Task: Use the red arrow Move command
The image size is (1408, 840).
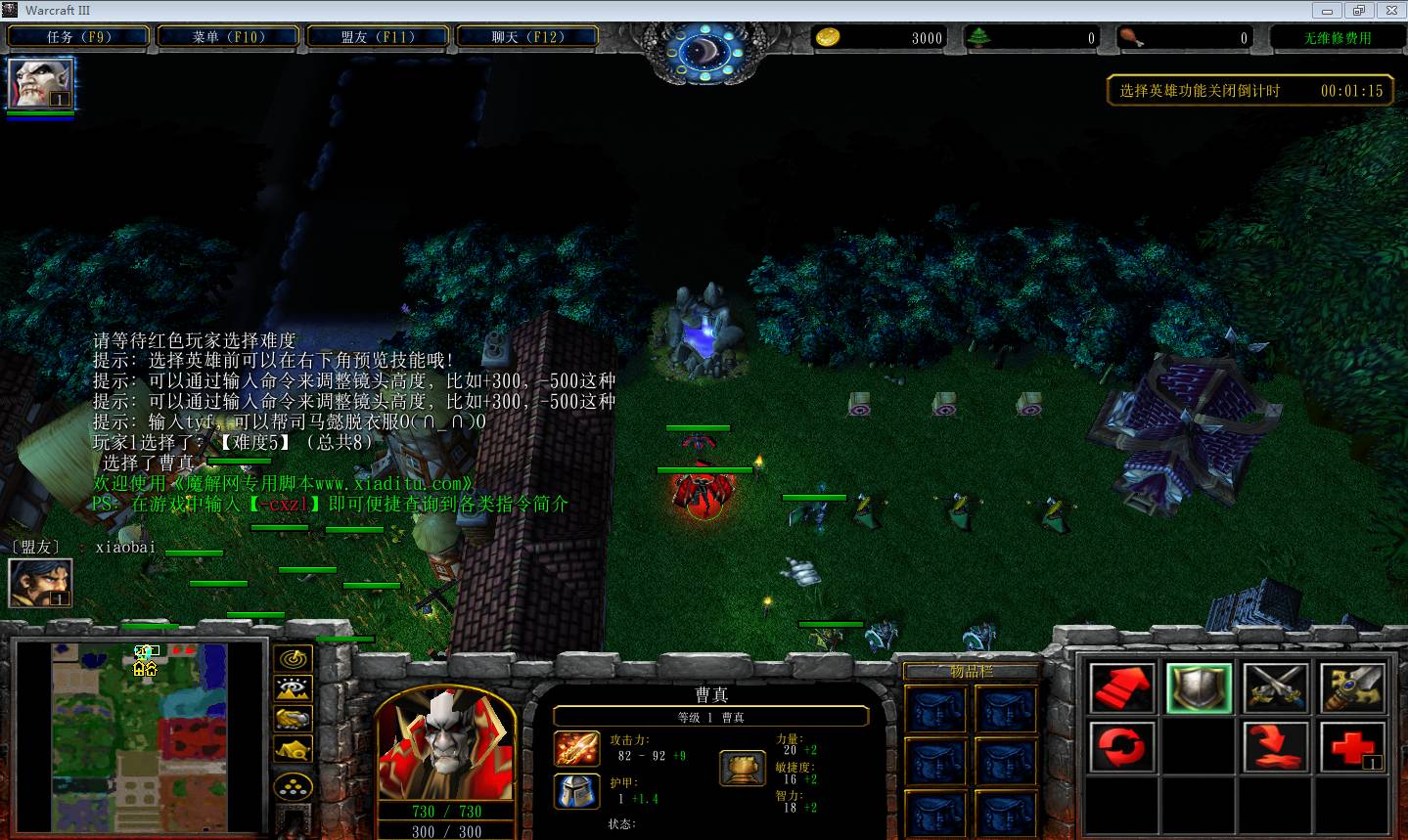Action: (1122, 687)
